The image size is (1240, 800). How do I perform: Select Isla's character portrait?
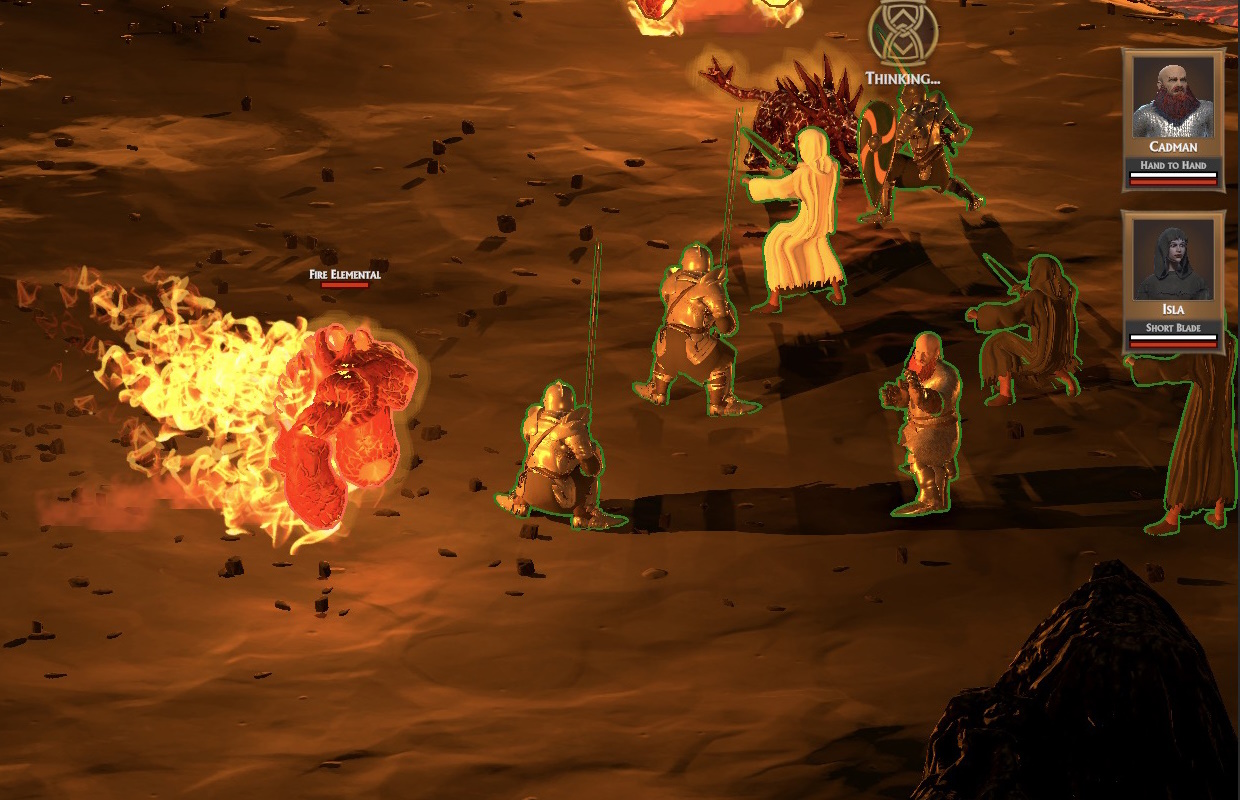(x=1172, y=261)
